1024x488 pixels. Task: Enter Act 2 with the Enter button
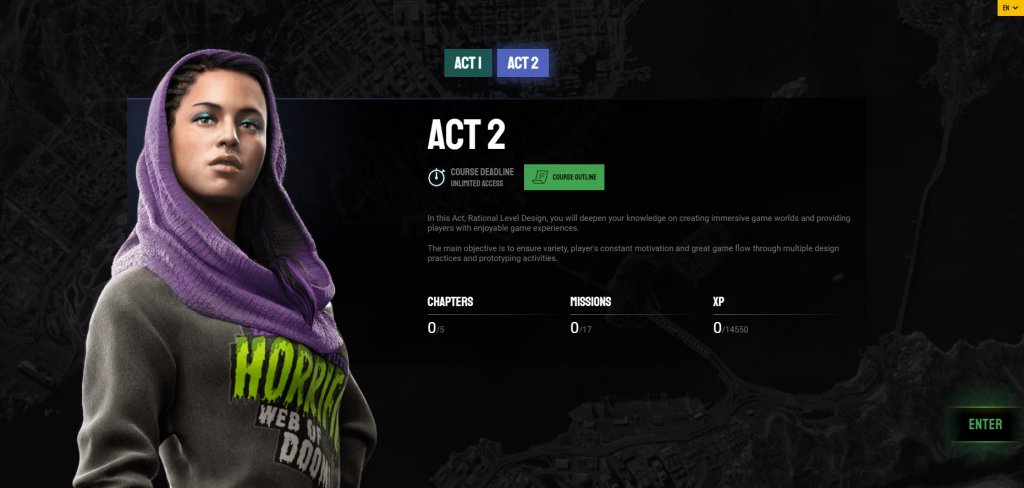click(x=984, y=424)
